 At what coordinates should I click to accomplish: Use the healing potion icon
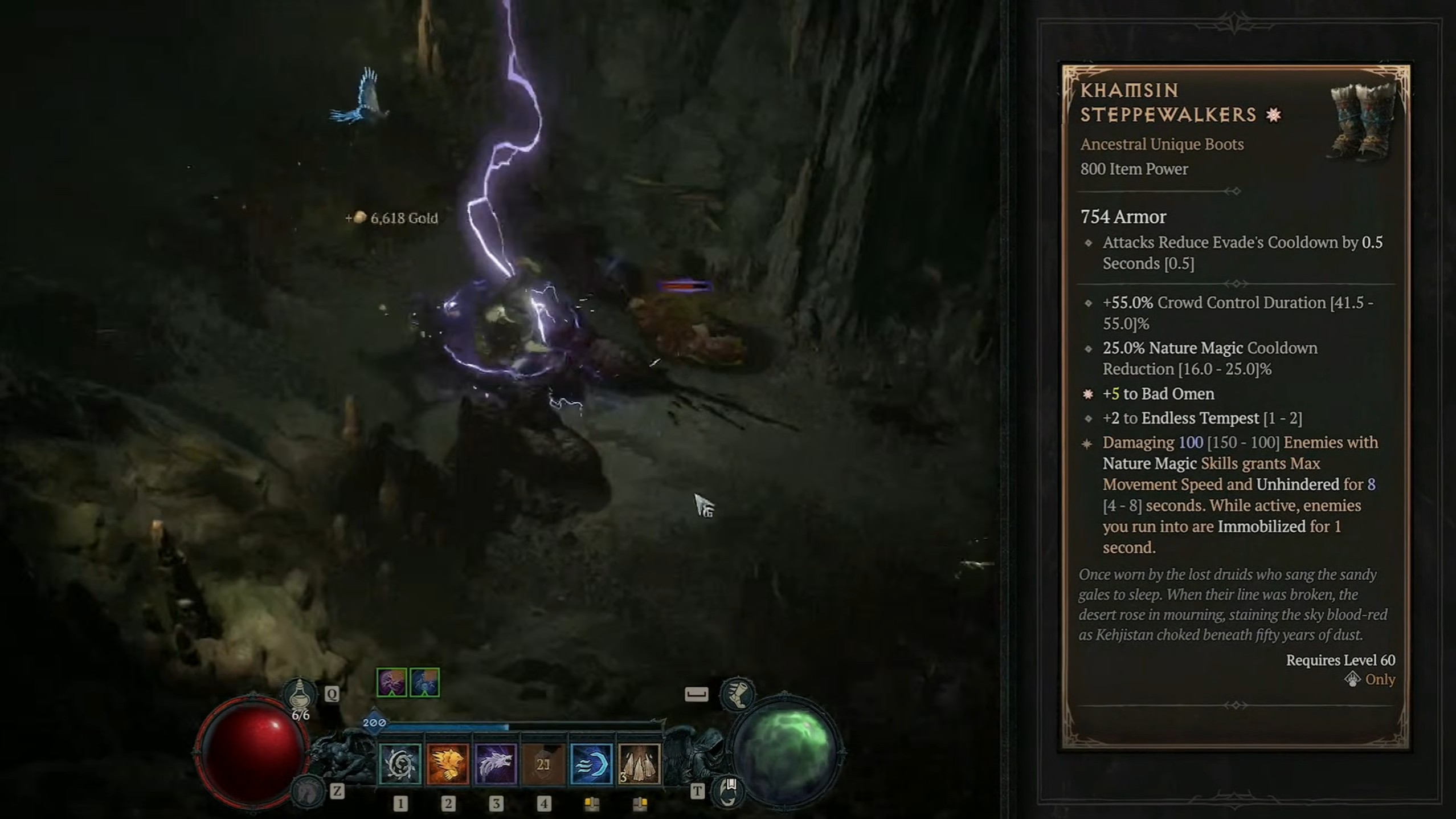click(x=300, y=694)
